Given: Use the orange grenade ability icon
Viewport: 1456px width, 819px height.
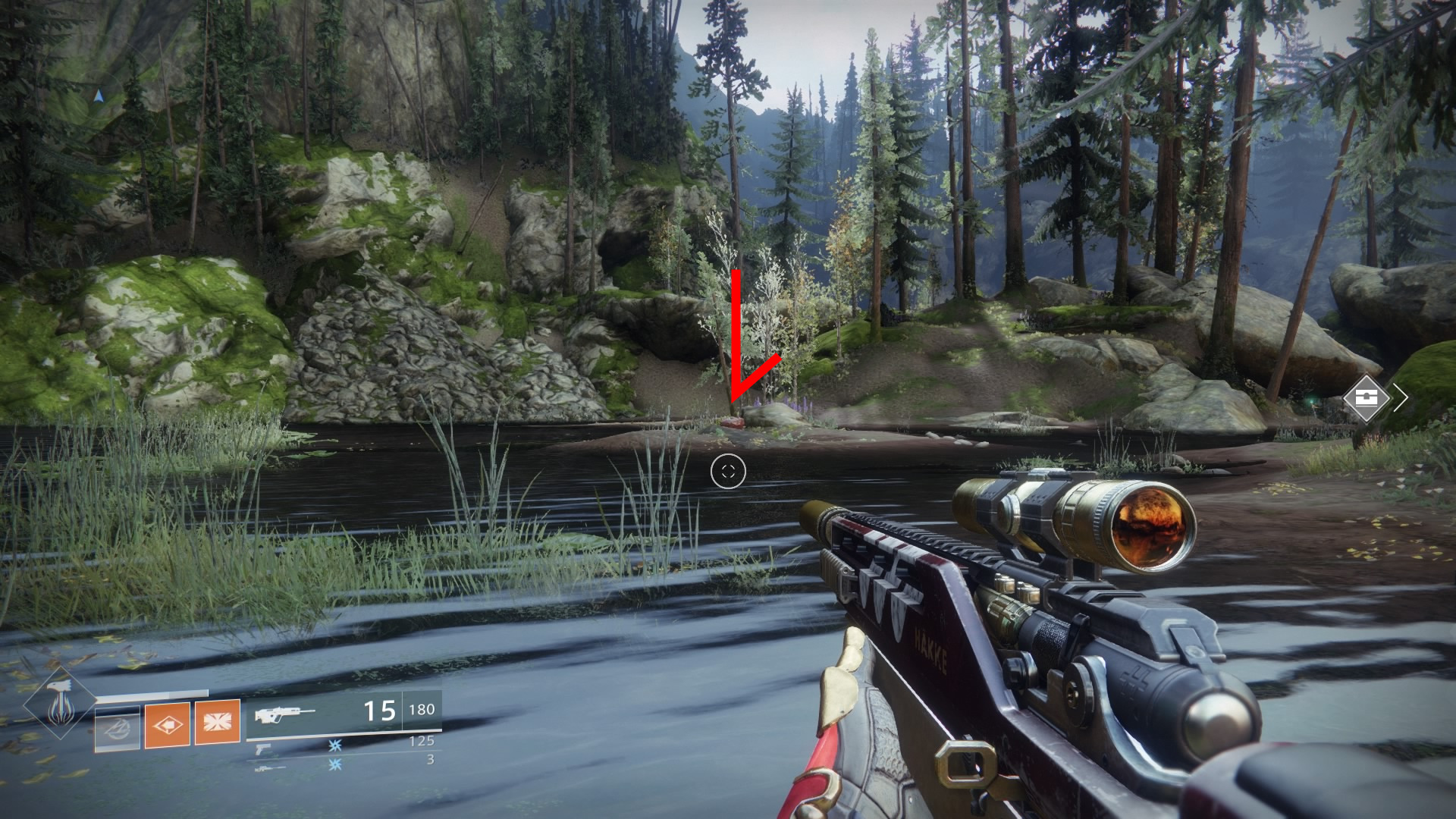Looking at the screenshot, I should pyautogui.click(x=167, y=725).
